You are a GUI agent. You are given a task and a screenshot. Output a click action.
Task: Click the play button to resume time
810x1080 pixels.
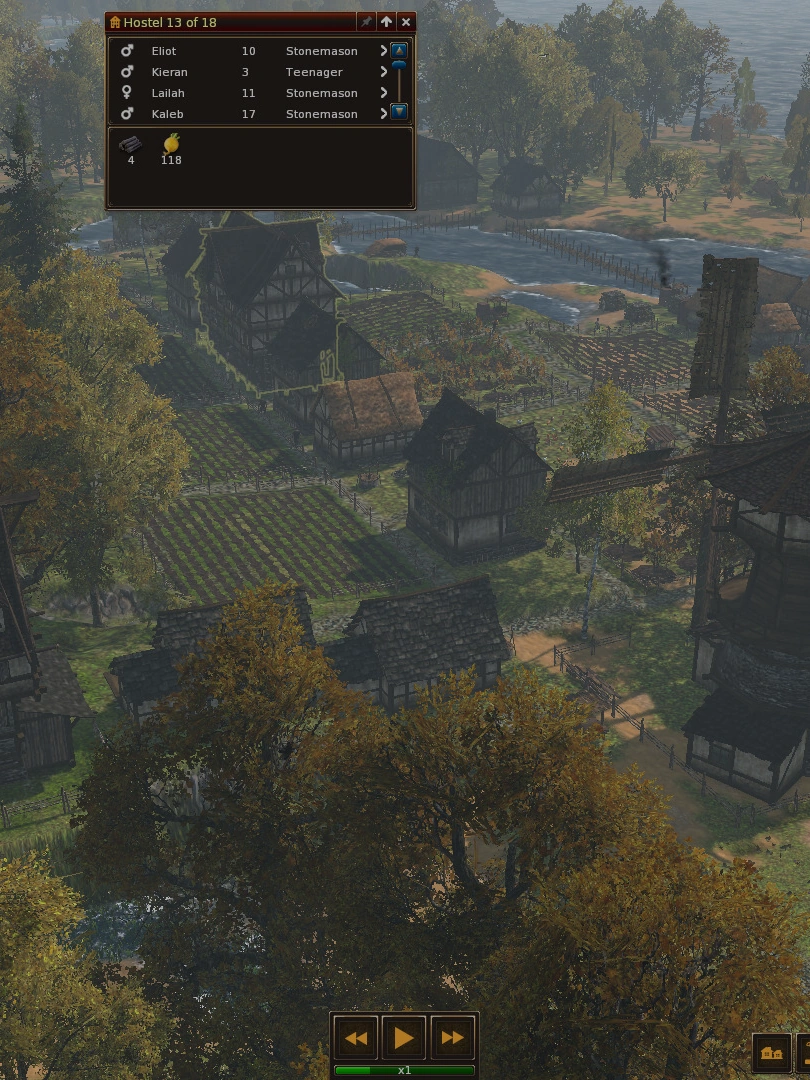click(404, 1038)
